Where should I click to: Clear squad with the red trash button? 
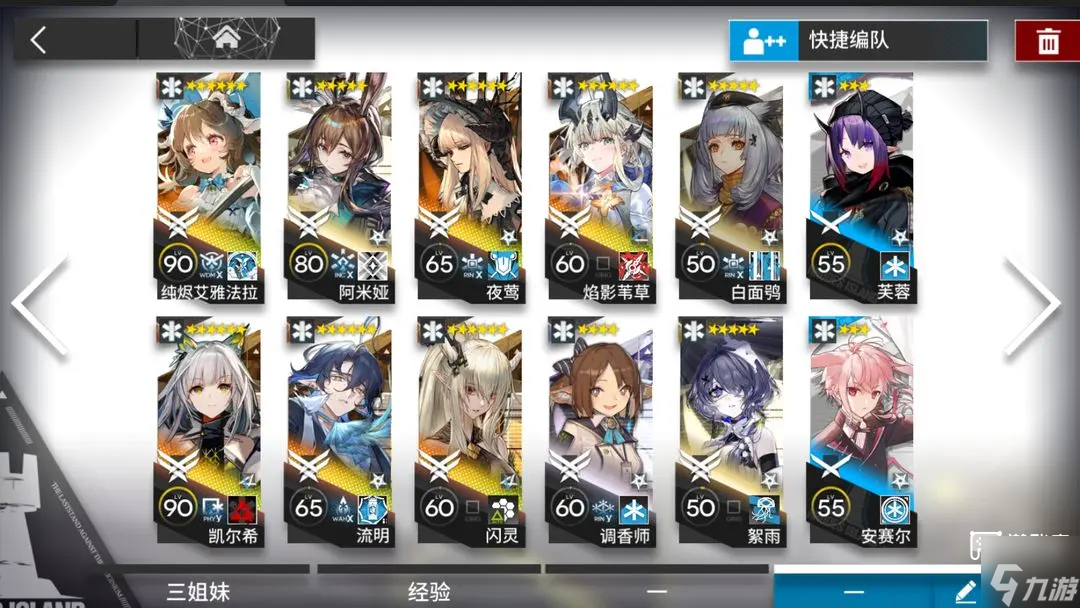click(x=1047, y=41)
